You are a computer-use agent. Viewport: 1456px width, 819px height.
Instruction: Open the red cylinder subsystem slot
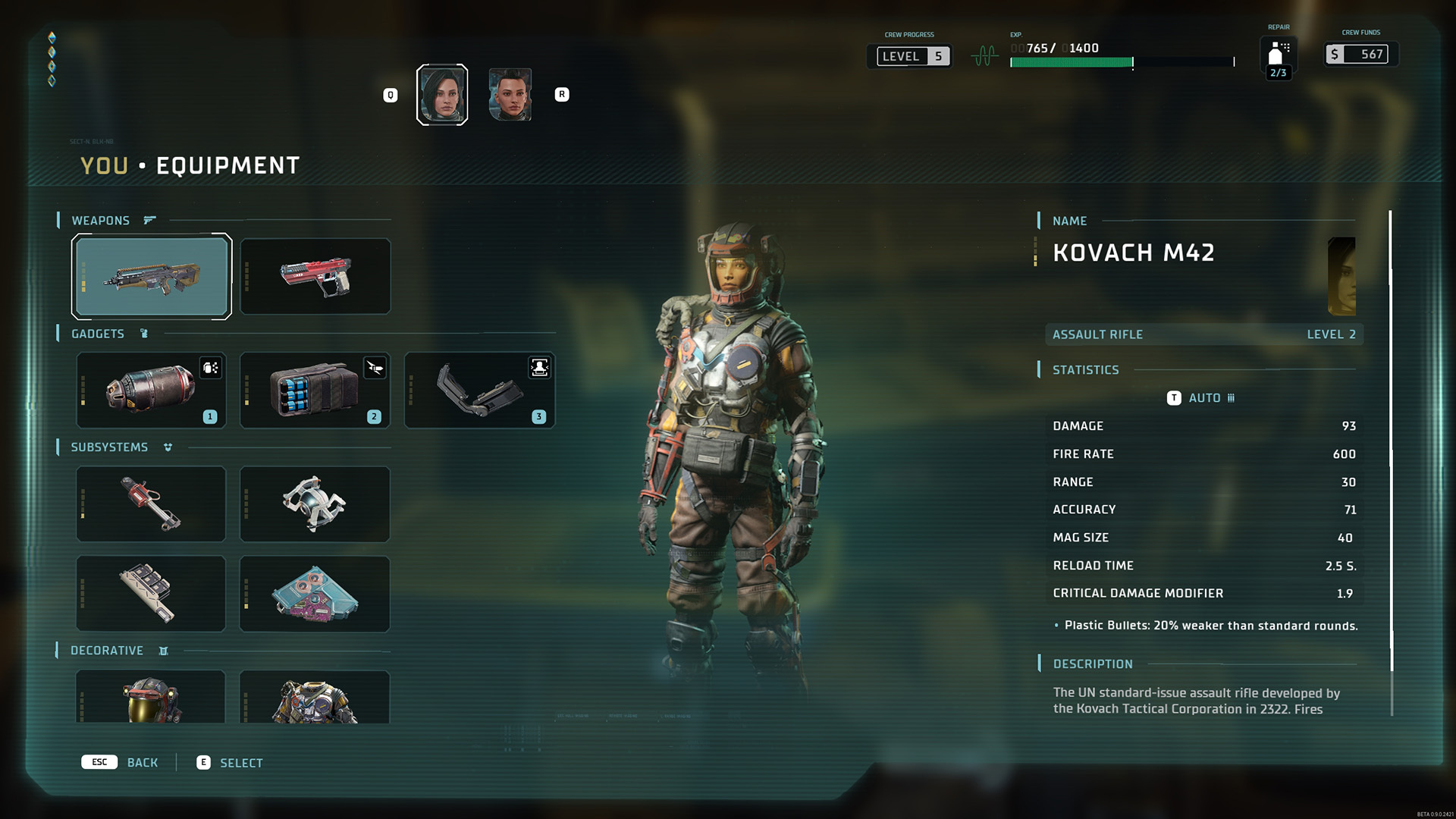152,504
